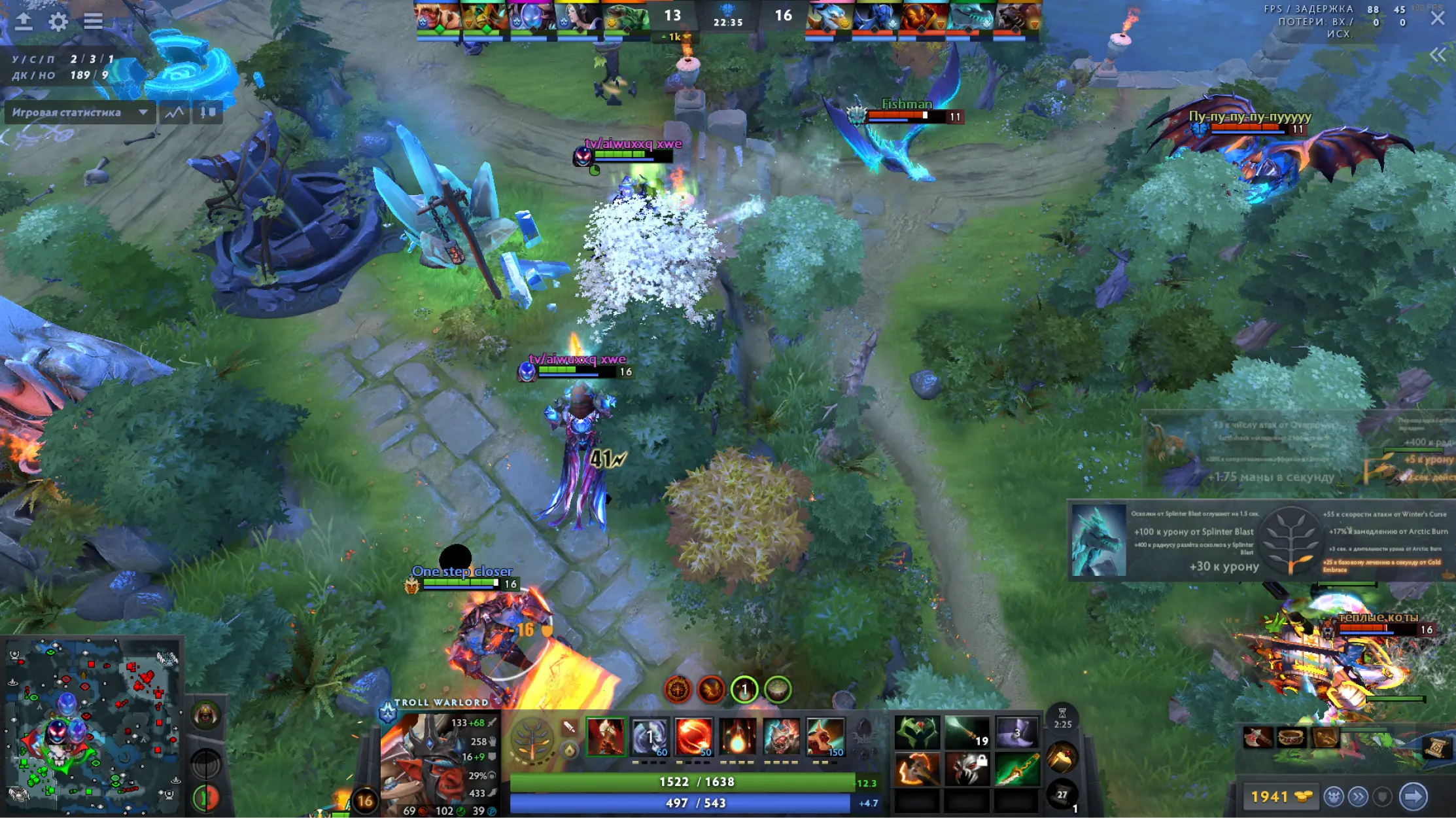Open the talent tree icon
1456x818 pixels.
pyautogui.click(x=532, y=739)
